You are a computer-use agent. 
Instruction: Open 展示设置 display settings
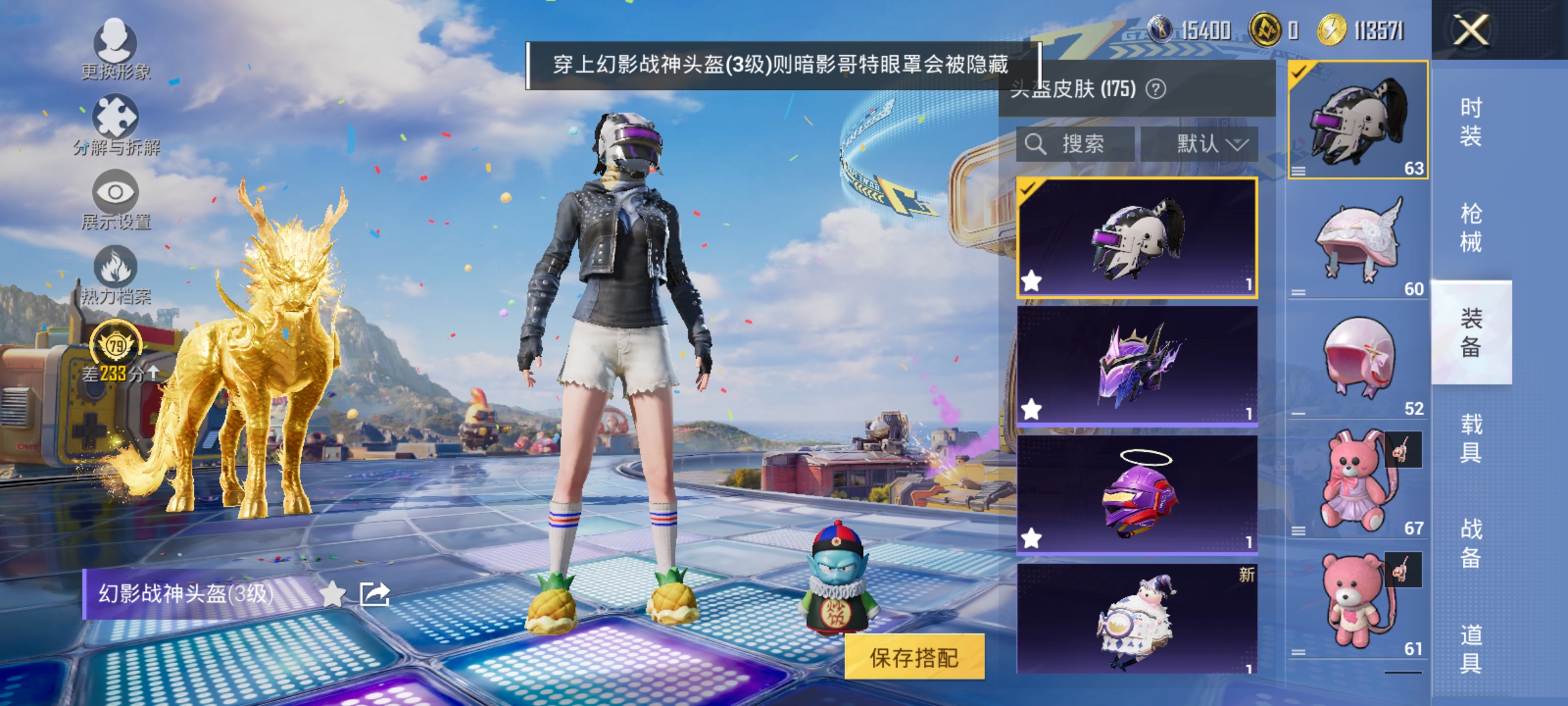[x=116, y=198]
